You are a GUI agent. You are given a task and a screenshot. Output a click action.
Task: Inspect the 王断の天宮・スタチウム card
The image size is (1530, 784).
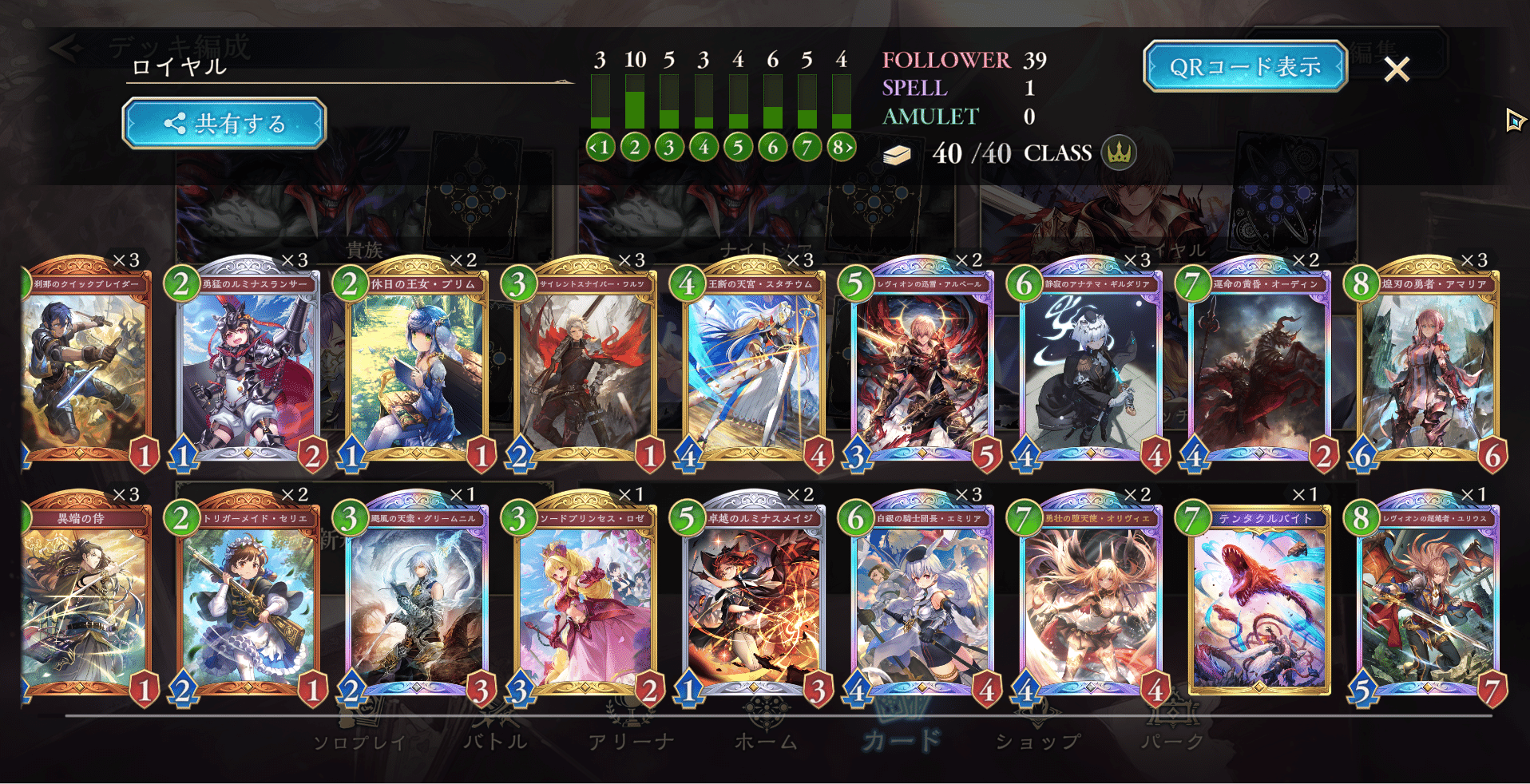click(755, 367)
